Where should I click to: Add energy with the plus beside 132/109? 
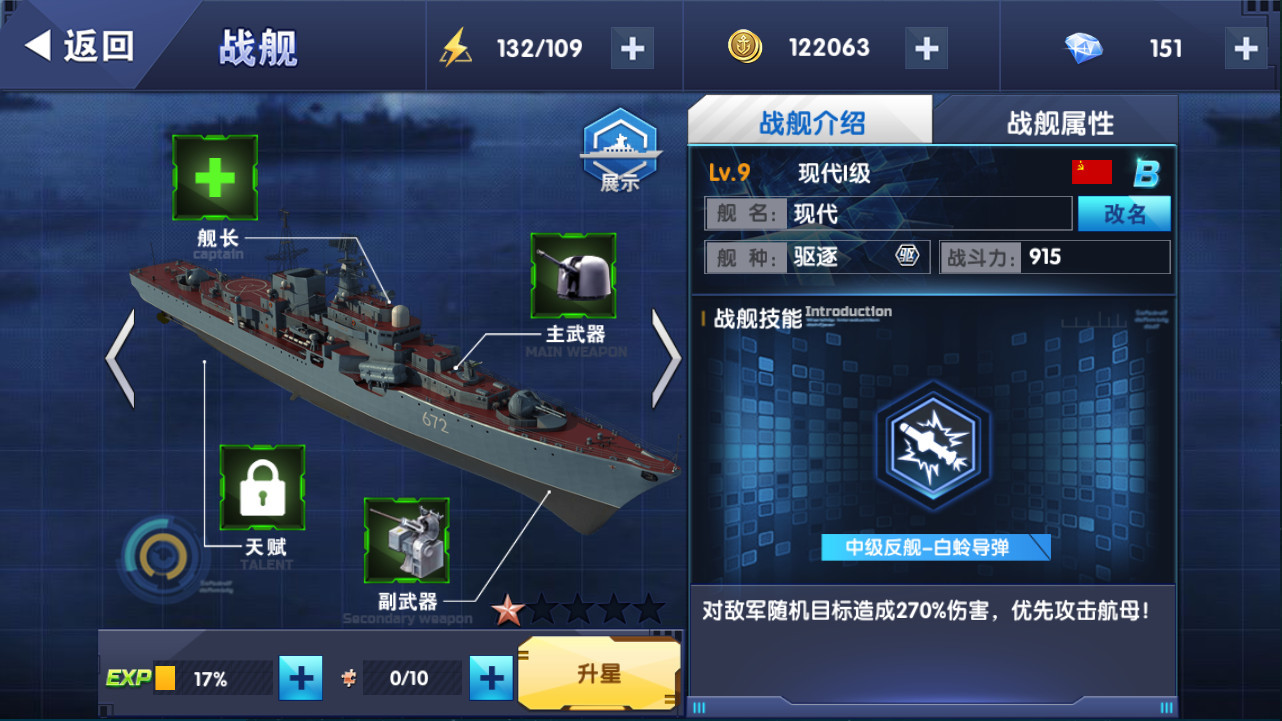[632, 48]
